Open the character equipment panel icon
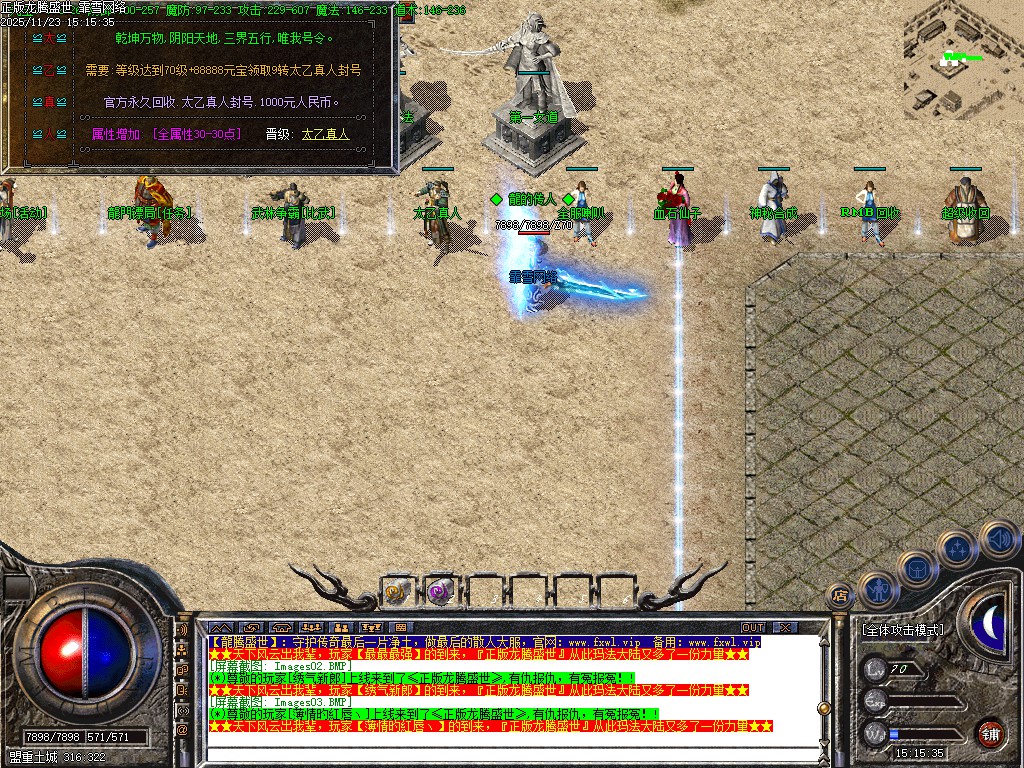The image size is (1024, 768). point(878,590)
